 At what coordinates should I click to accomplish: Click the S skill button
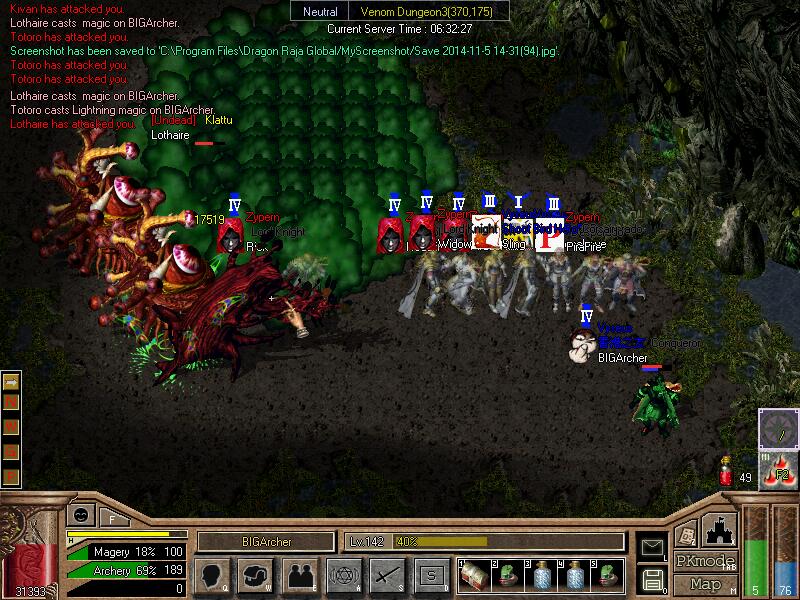tap(431, 575)
